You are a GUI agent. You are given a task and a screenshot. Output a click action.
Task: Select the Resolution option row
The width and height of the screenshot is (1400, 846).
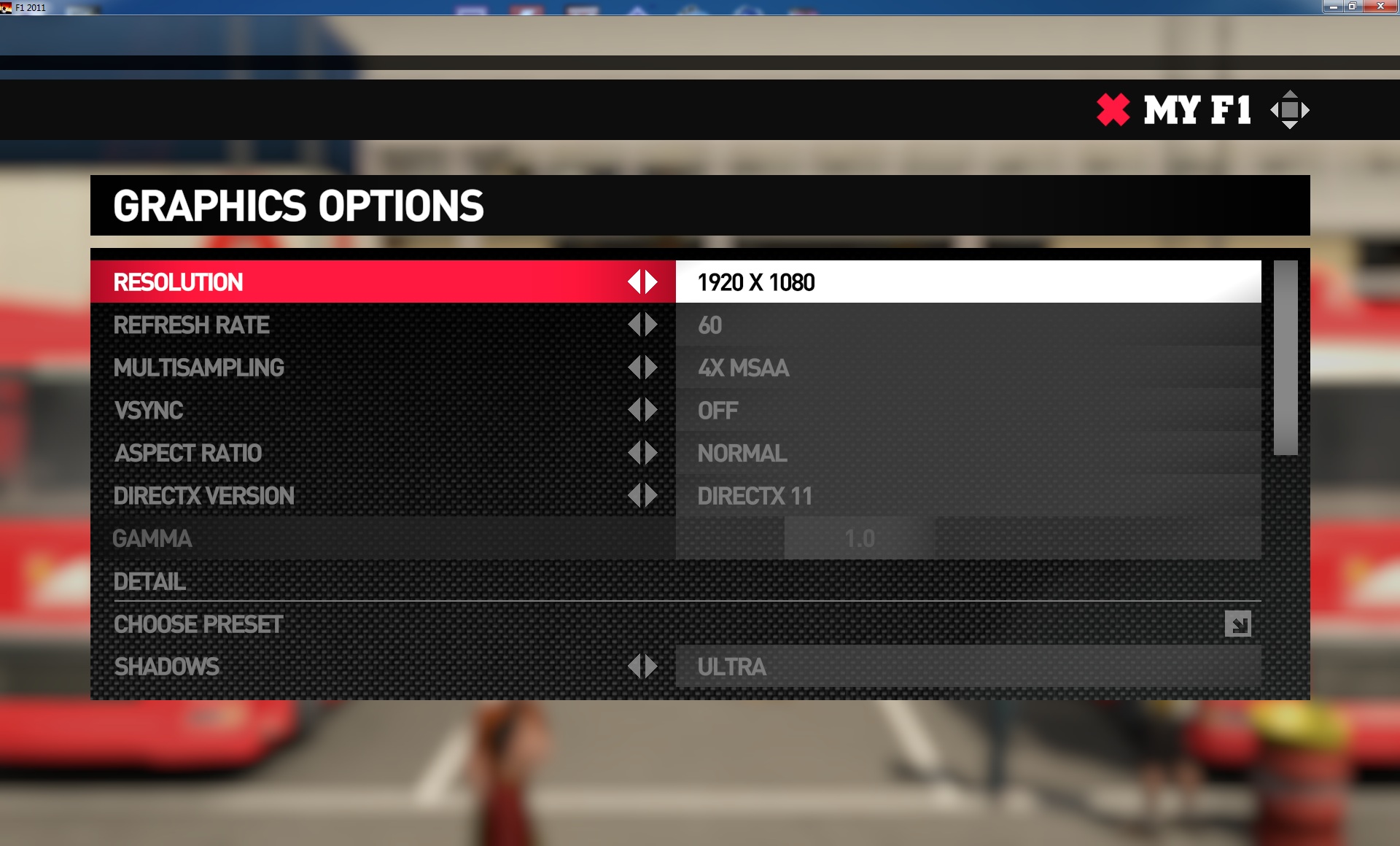(x=365, y=282)
